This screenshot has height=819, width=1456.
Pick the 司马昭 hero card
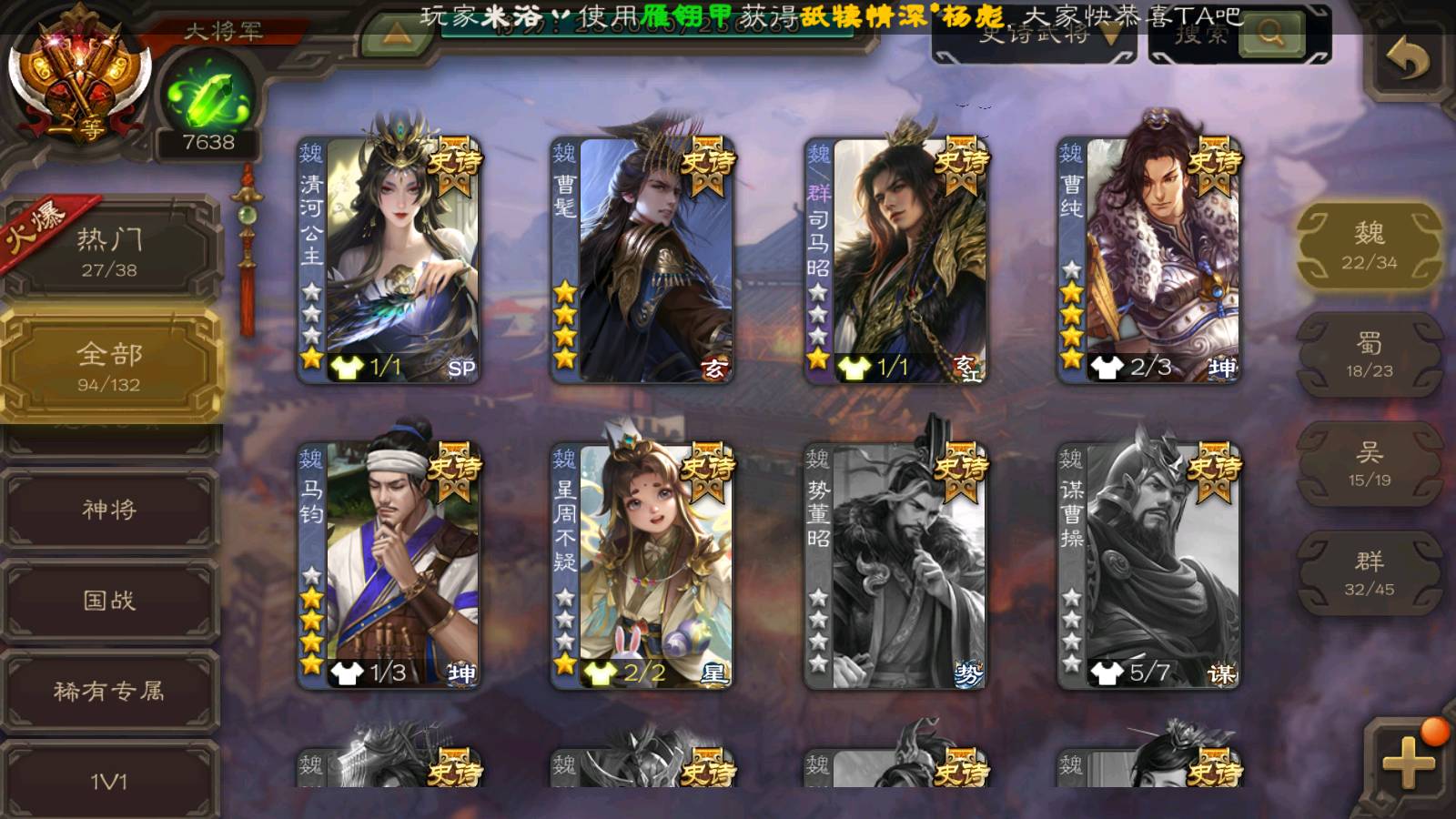coord(896,259)
